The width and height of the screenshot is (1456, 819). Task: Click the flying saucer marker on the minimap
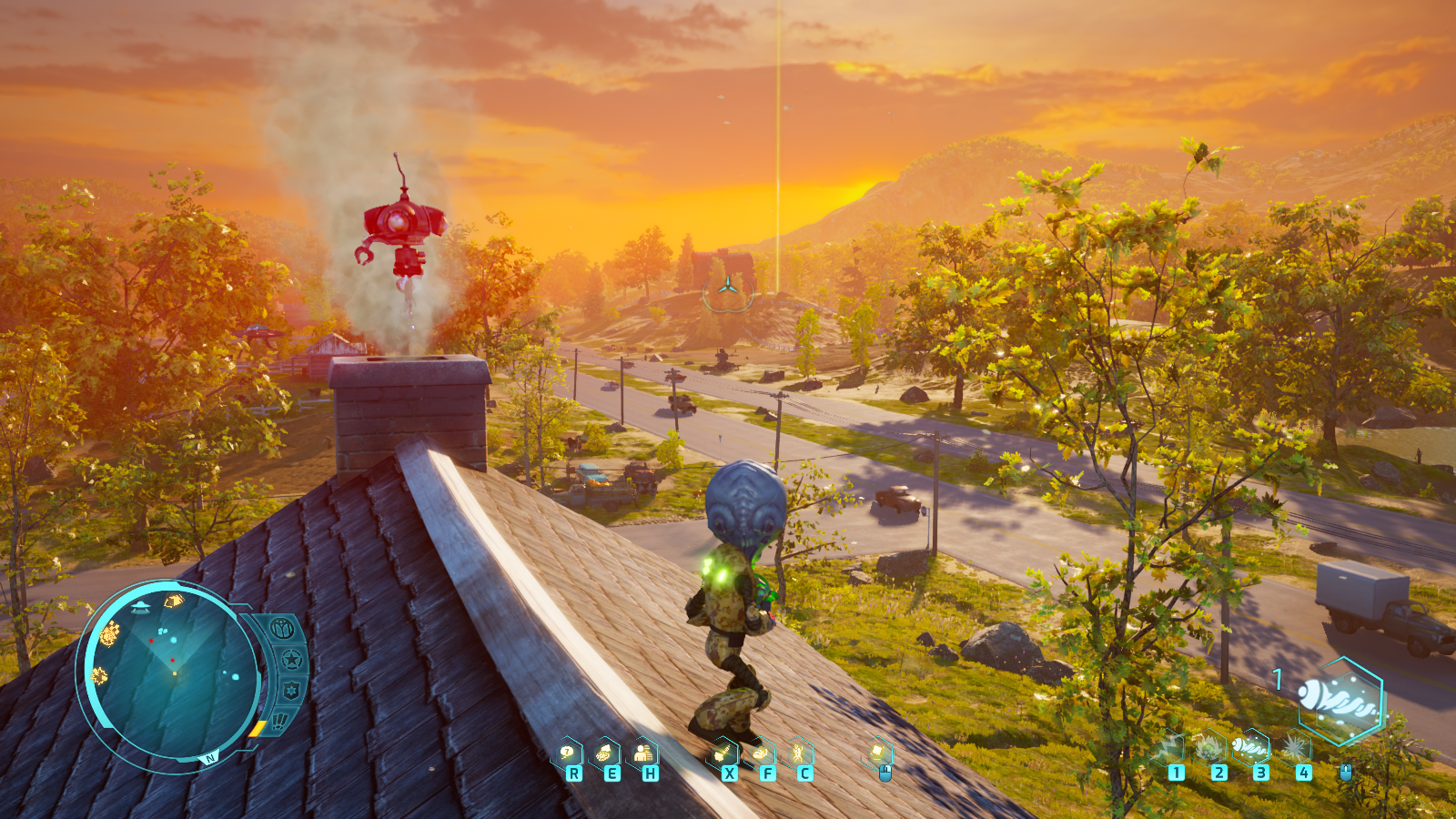(141, 605)
